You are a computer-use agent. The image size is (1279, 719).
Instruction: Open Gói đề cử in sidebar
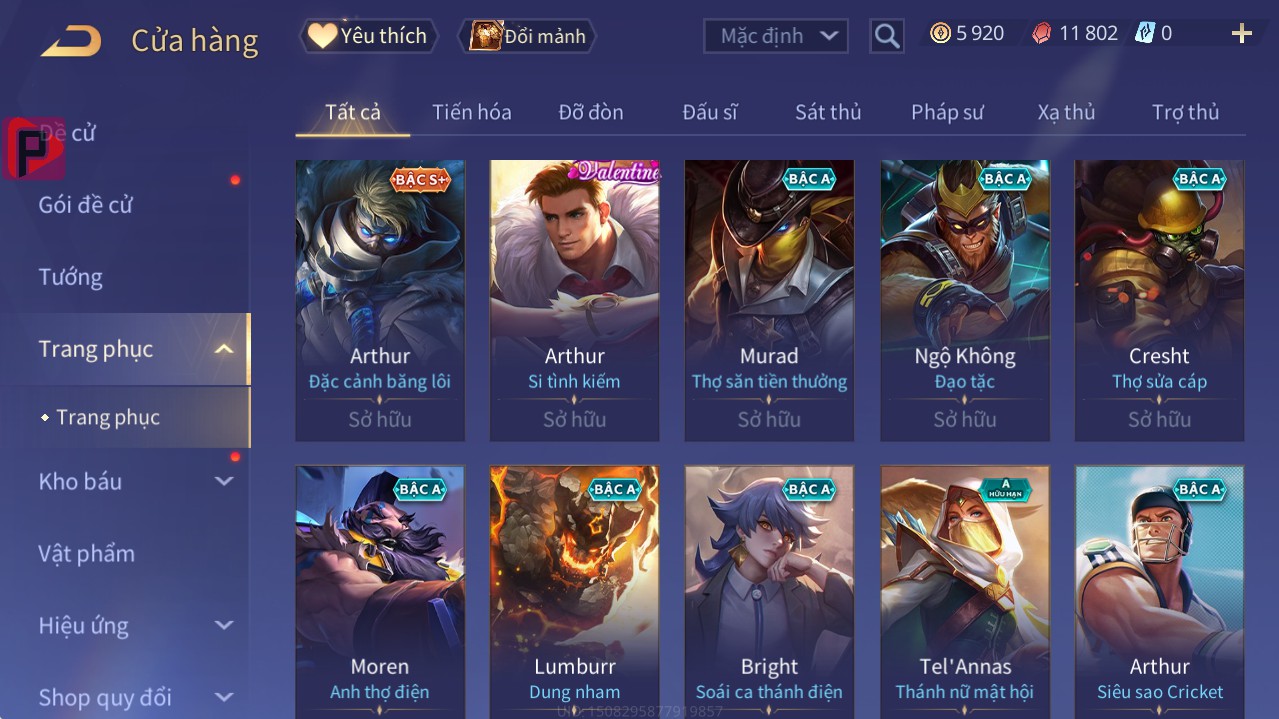86,205
